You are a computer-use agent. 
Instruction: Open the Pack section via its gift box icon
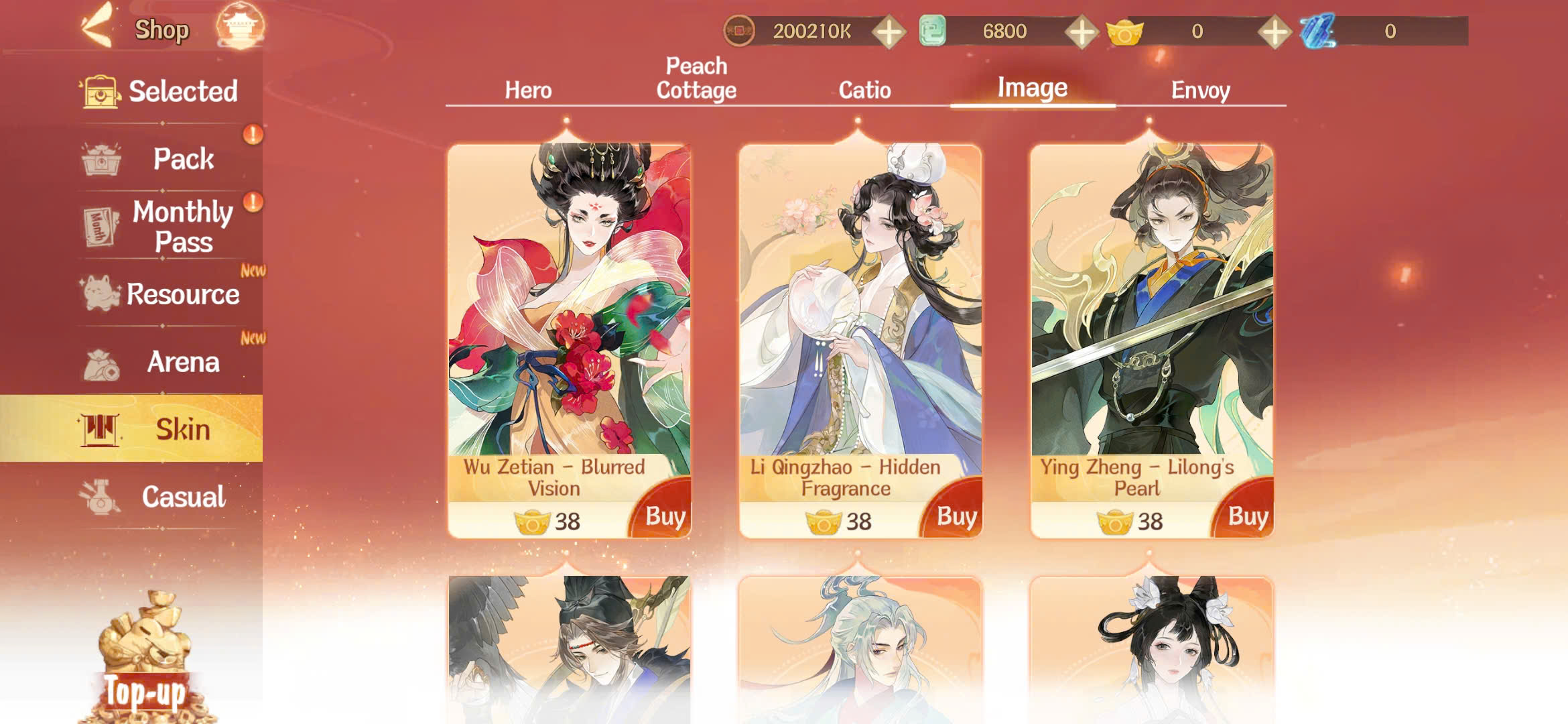101,159
